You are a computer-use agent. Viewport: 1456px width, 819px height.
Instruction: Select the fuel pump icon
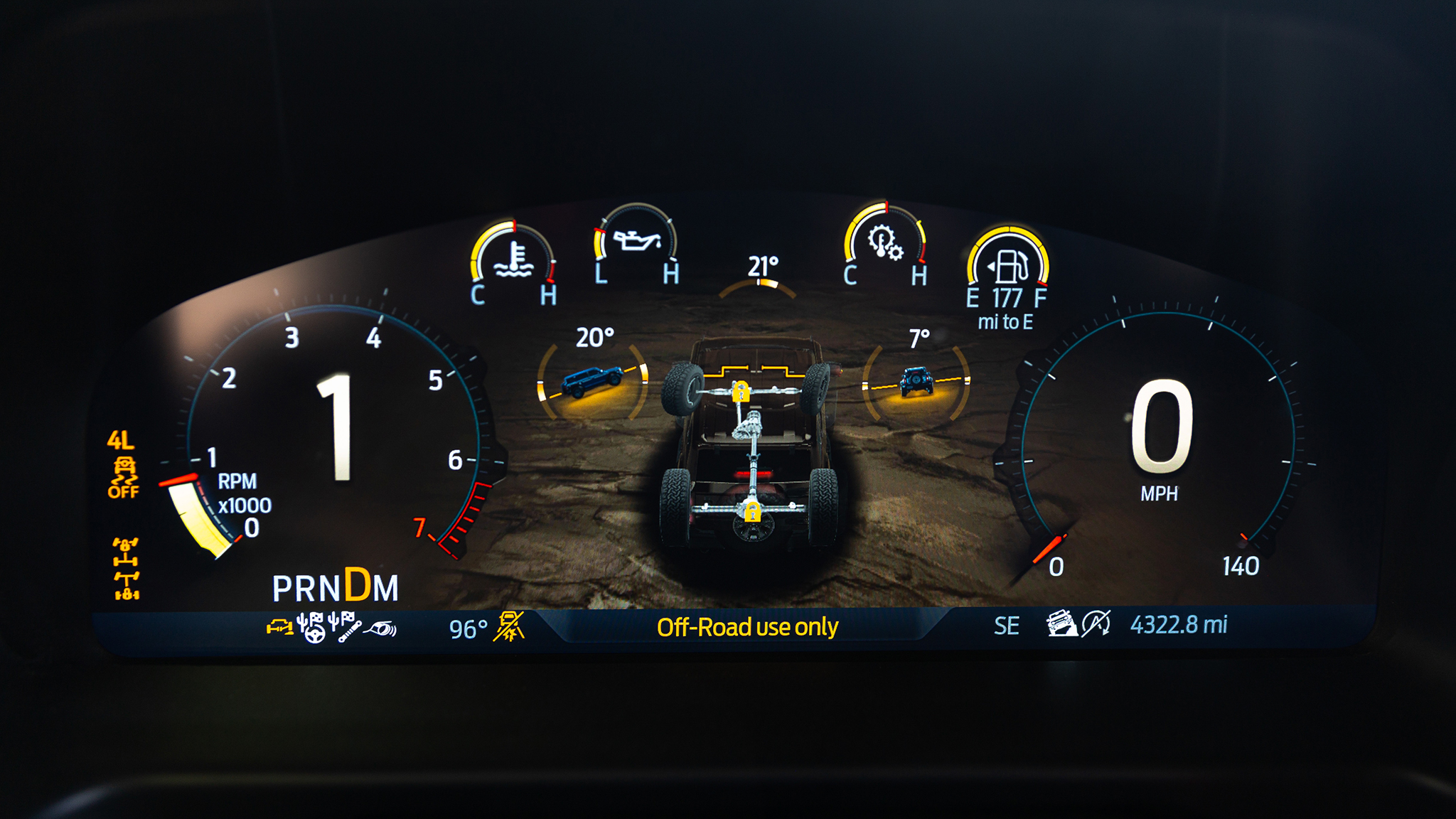coord(1007,265)
